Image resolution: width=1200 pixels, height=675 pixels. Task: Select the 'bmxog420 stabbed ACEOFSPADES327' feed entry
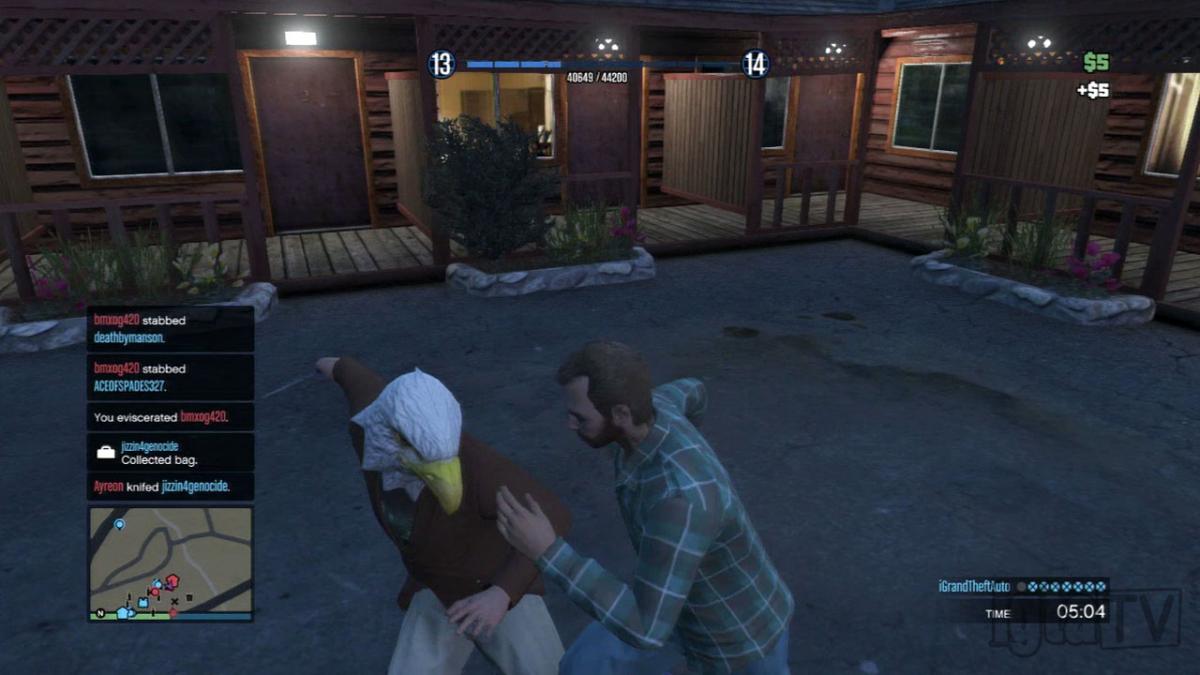[170, 377]
